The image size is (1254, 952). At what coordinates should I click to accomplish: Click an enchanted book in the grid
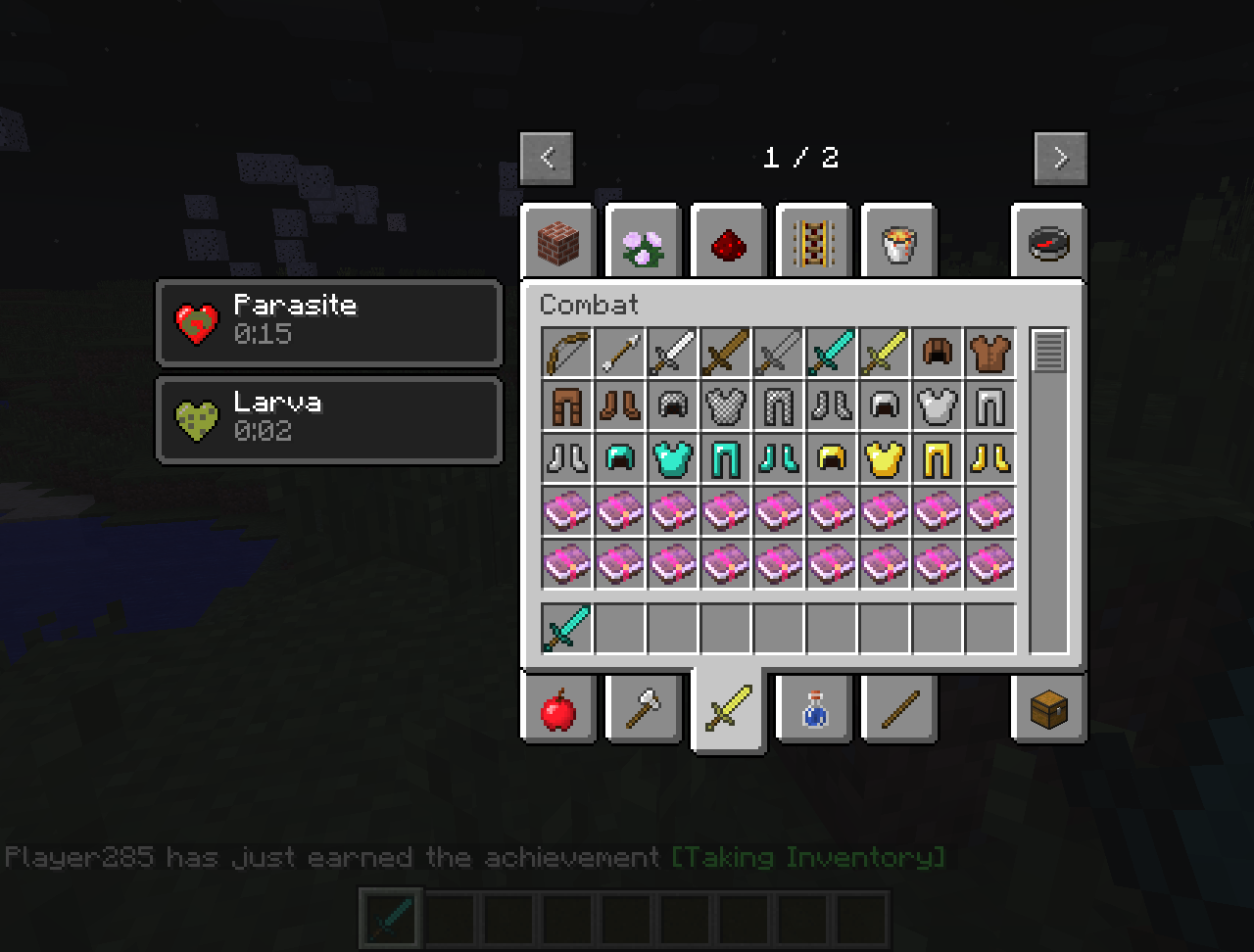pos(567,510)
